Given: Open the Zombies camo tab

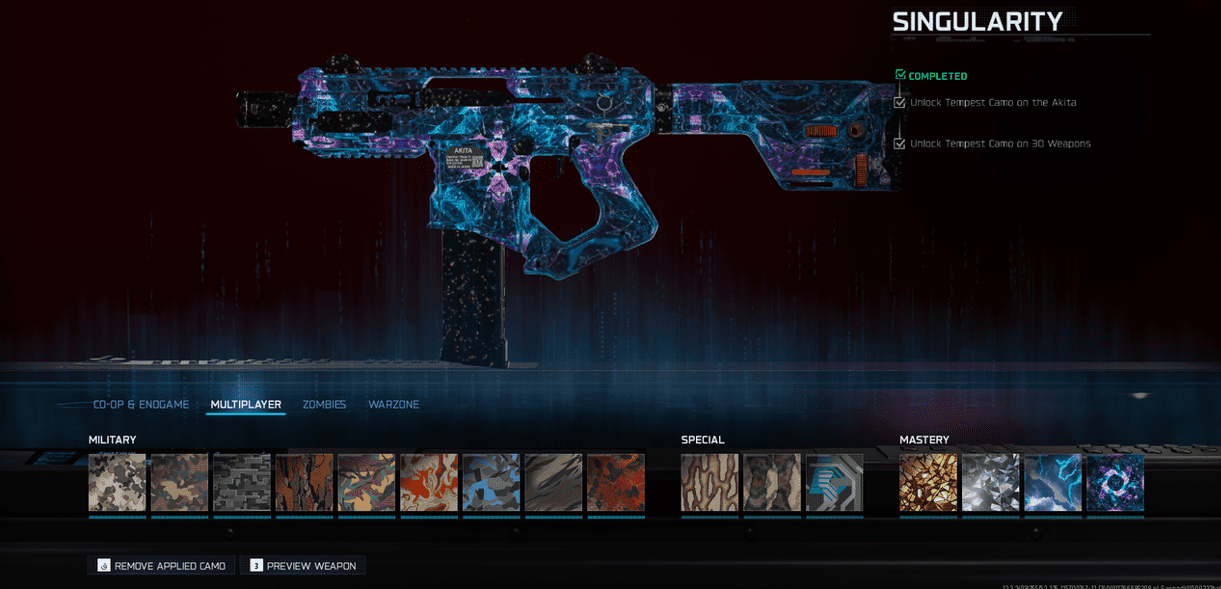Looking at the screenshot, I should [x=324, y=405].
